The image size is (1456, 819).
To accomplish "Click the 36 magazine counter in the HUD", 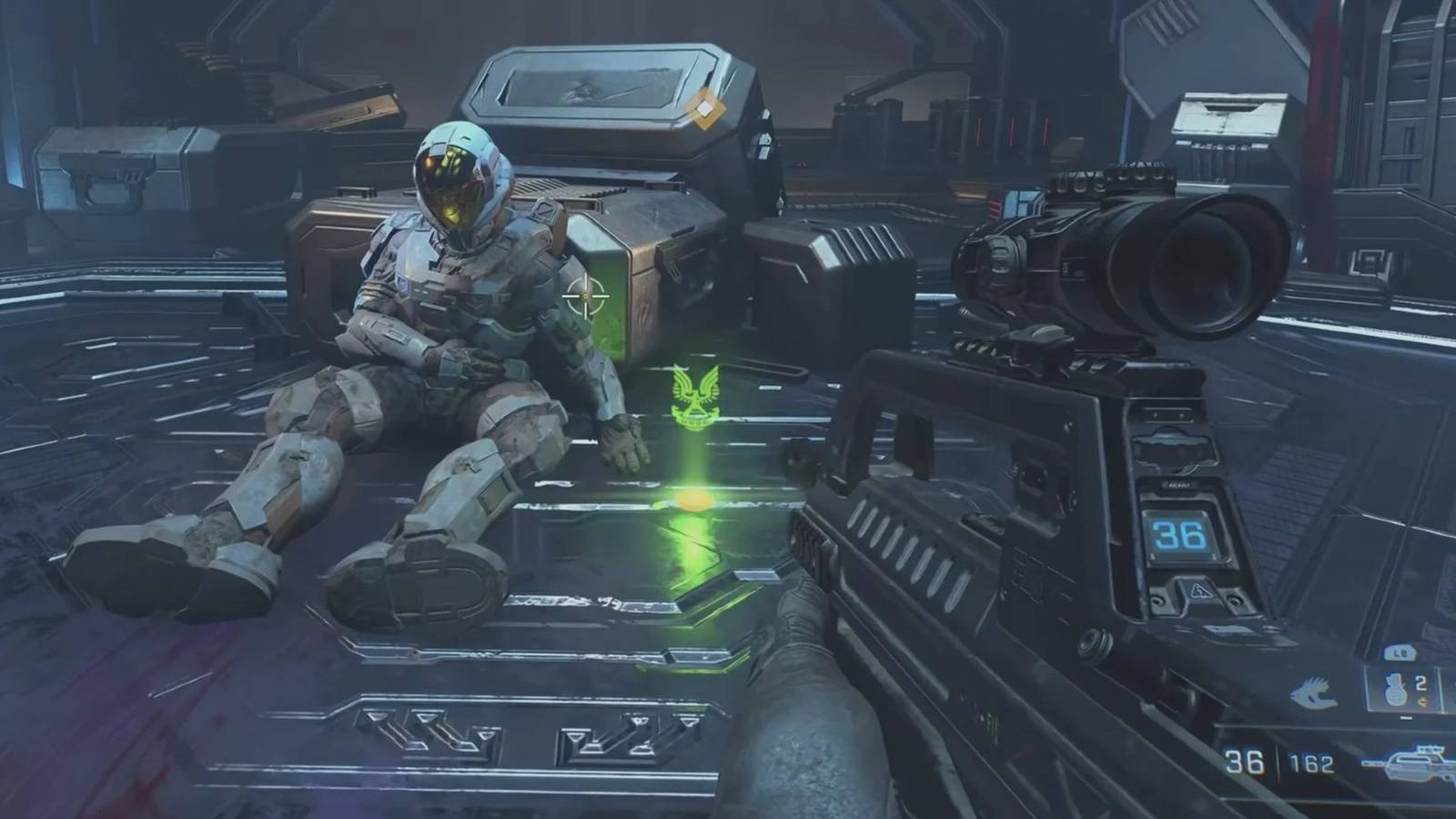I will [x=1244, y=762].
